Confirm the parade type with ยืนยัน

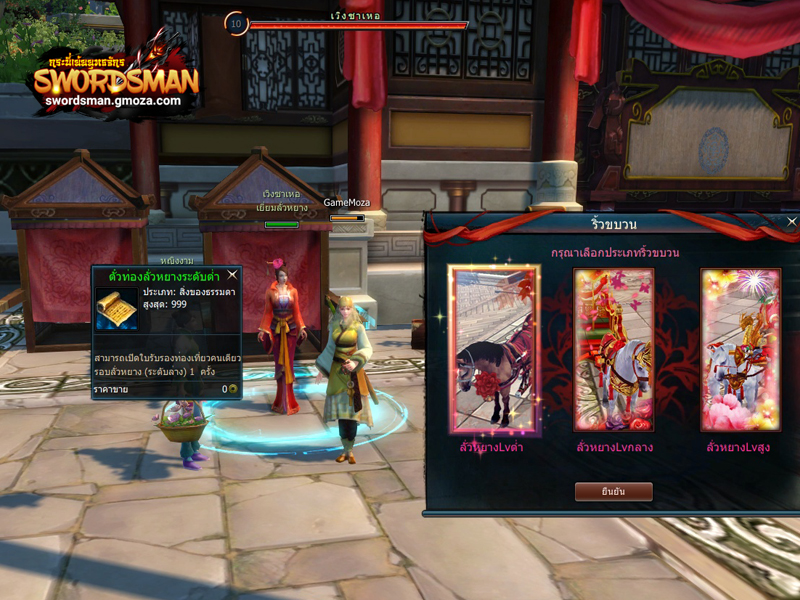click(x=613, y=491)
